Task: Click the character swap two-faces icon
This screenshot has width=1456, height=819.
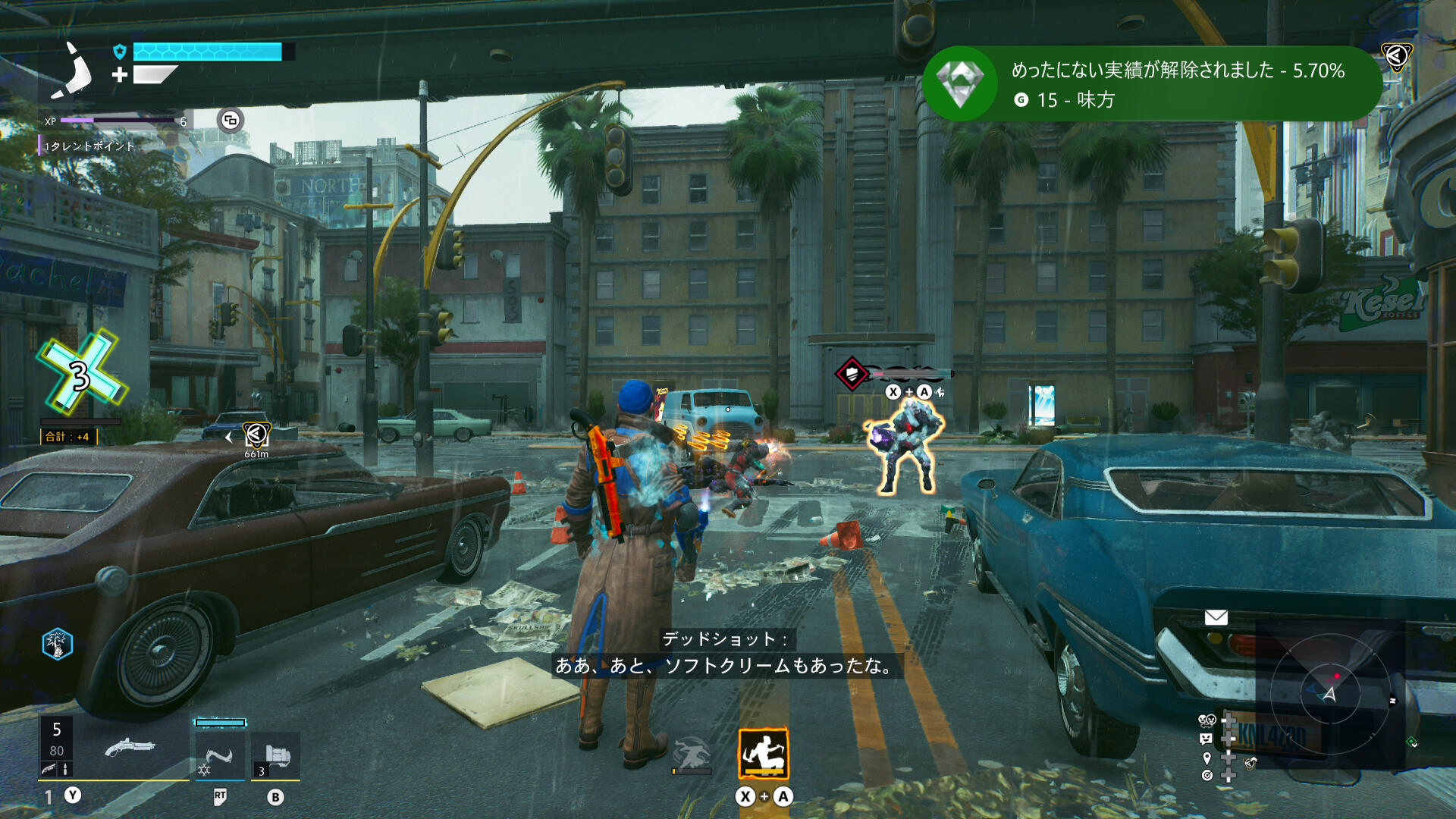Action: pos(1207,720)
